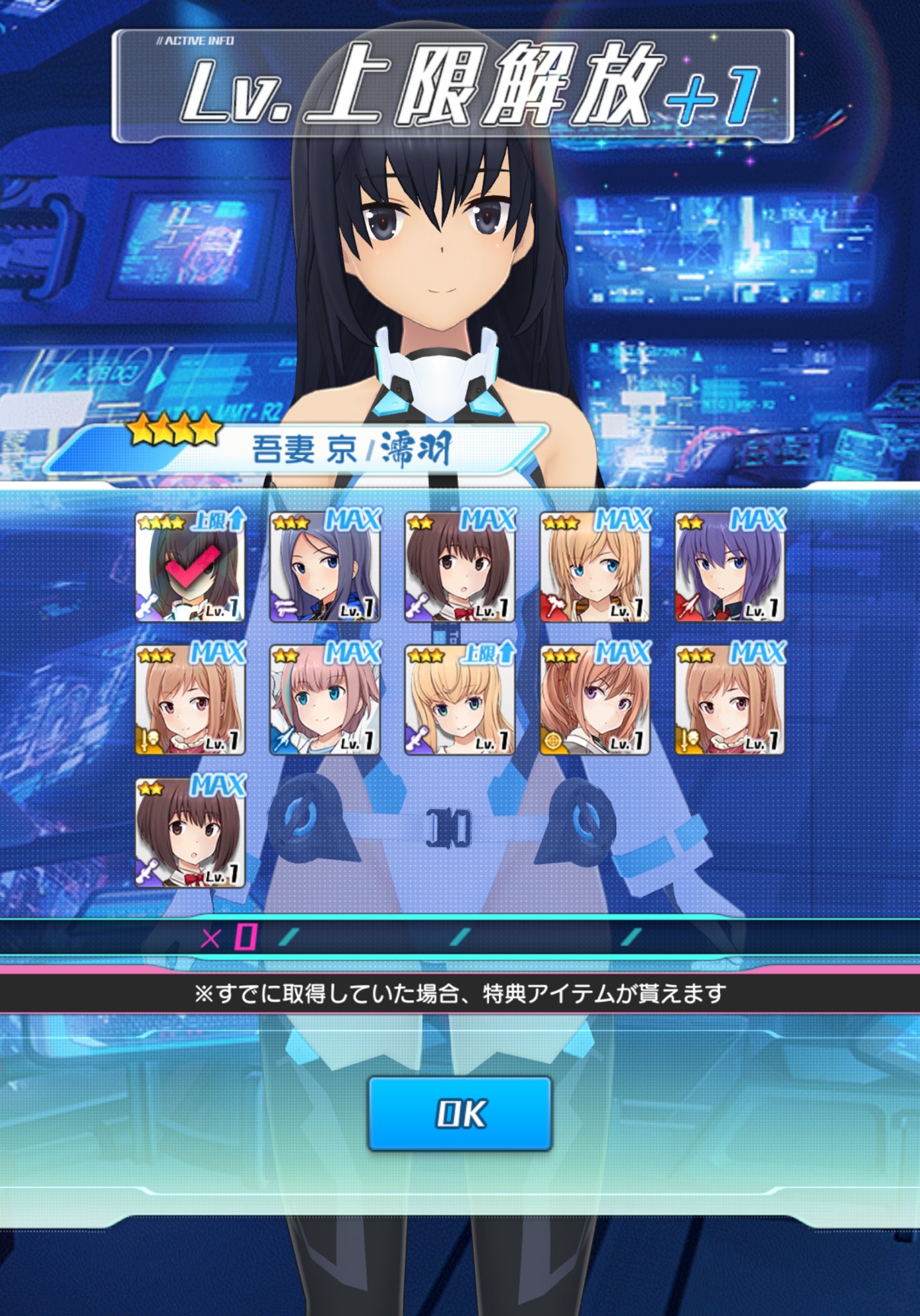Pick the two-star purple-haired character card
Viewport: 920px width, 1316px height.
(730, 567)
